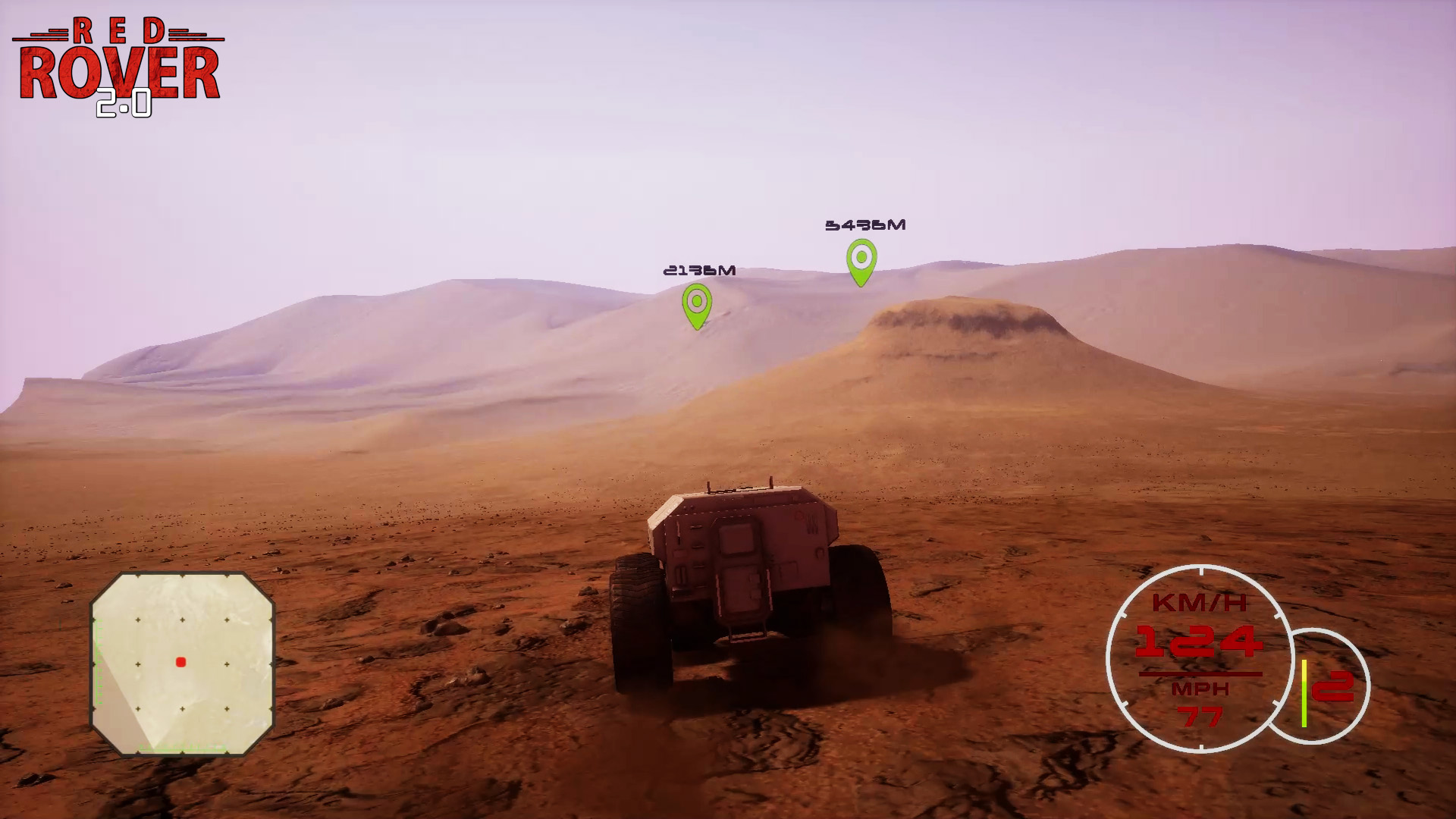
Task: Click the MPH reading of 77
Action: (x=1202, y=715)
